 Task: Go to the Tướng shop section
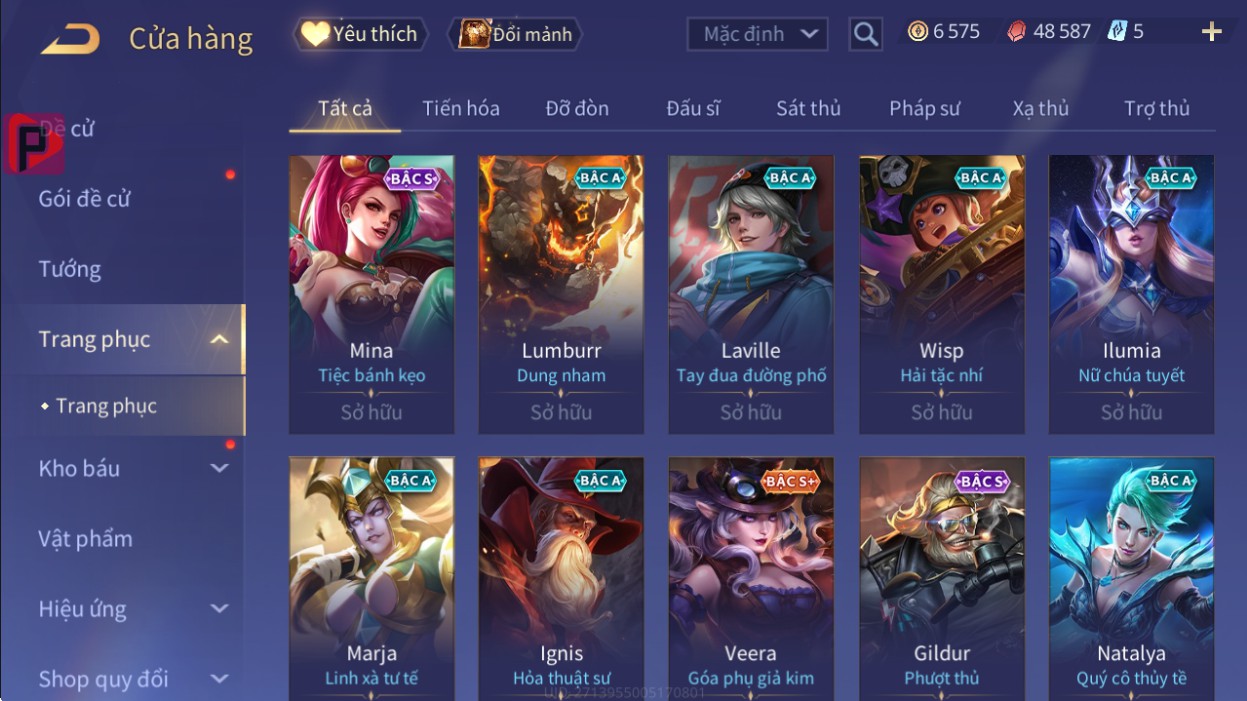click(70, 269)
